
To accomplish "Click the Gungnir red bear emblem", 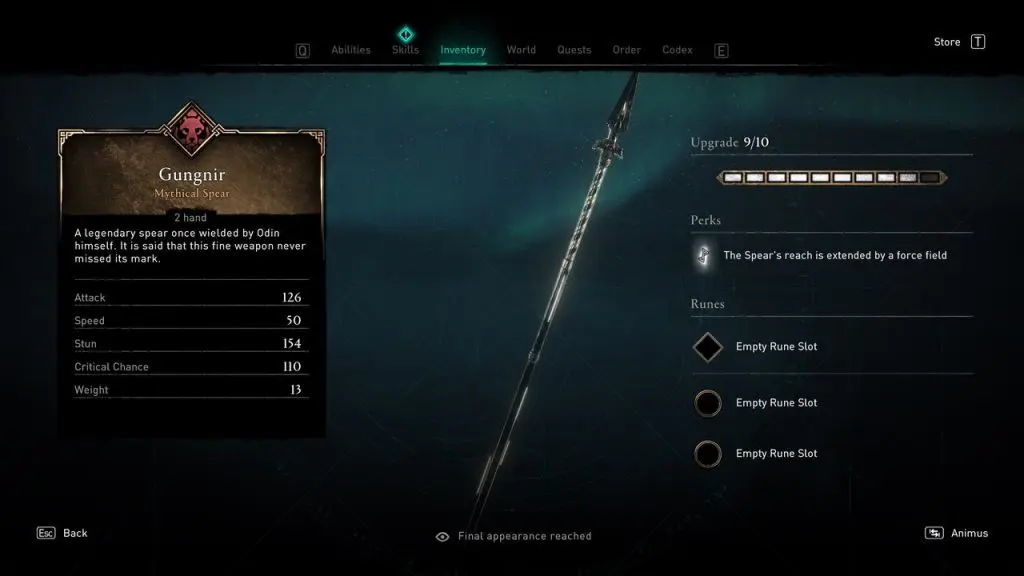I will click(191, 130).
